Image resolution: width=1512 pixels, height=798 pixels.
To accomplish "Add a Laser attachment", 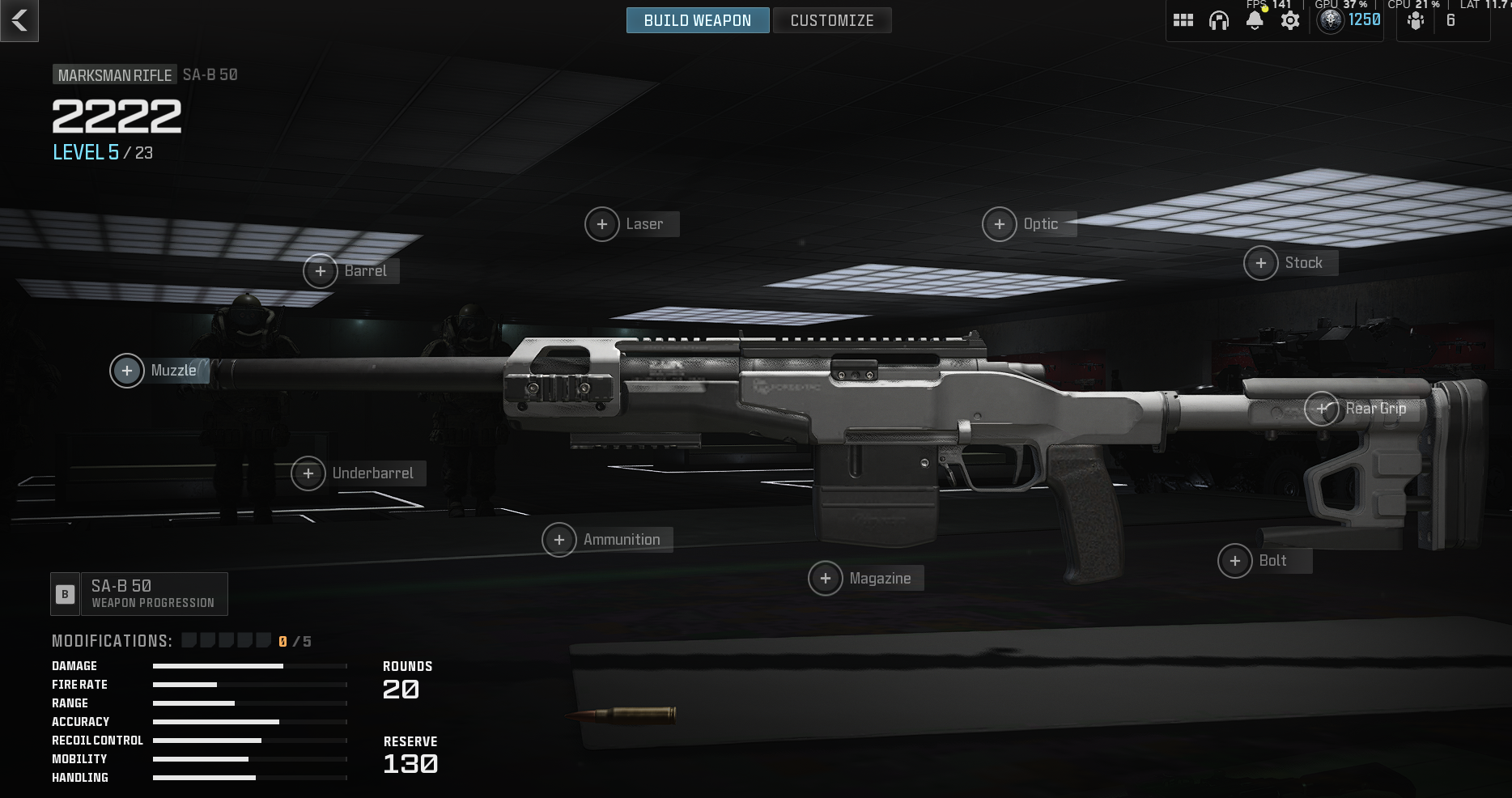I will pyautogui.click(x=602, y=224).
